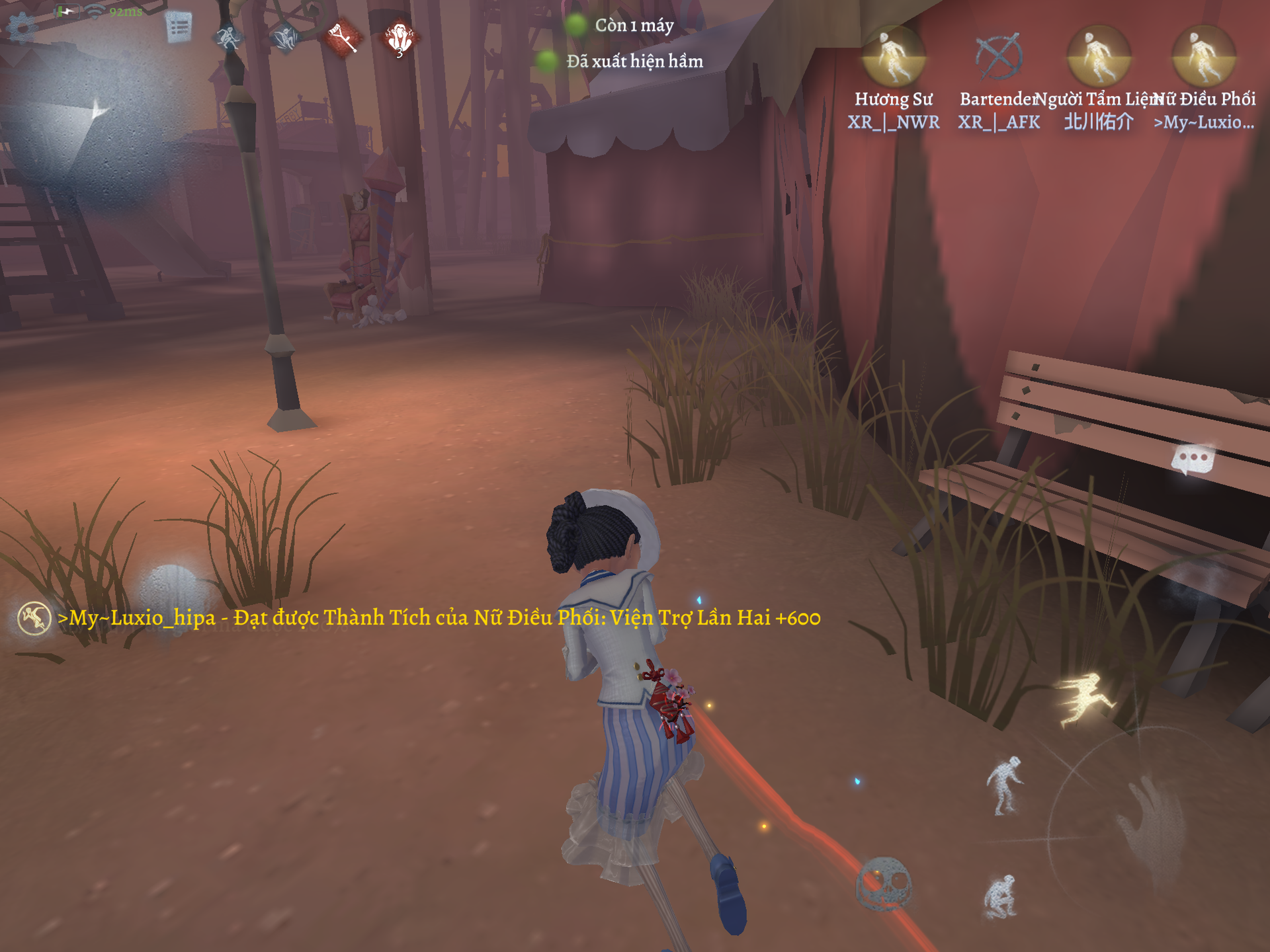Switch to walking stance
Viewport: 1270px width, 952px height.
tap(1004, 785)
